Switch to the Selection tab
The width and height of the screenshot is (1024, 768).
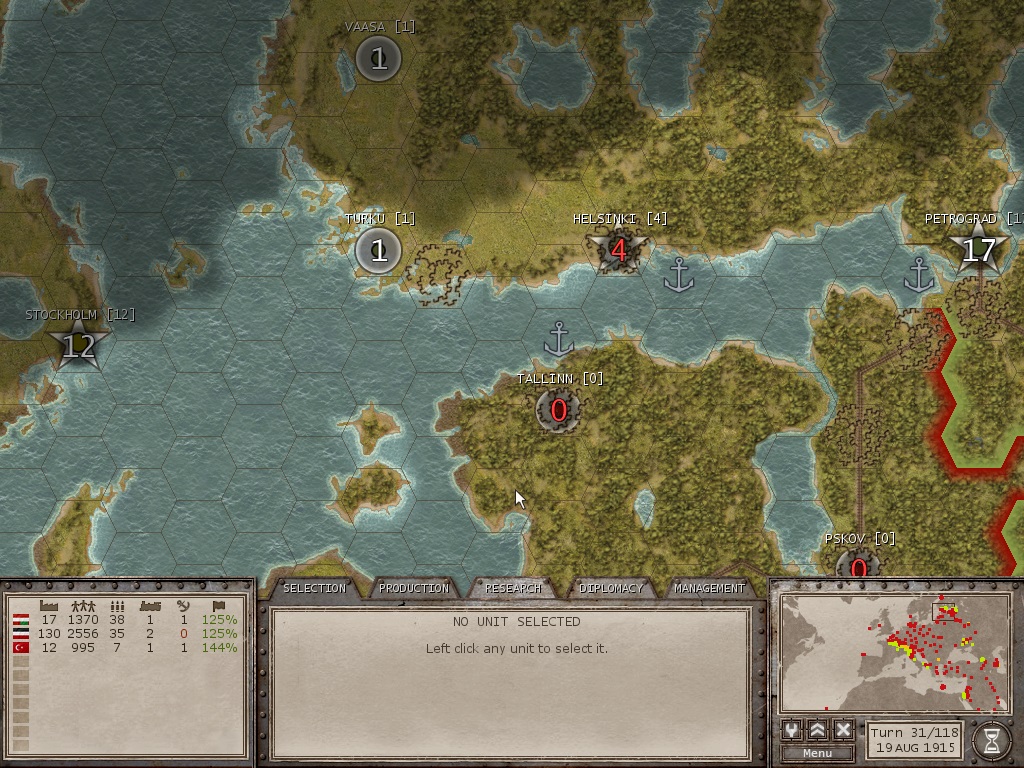pyautogui.click(x=314, y=588)
